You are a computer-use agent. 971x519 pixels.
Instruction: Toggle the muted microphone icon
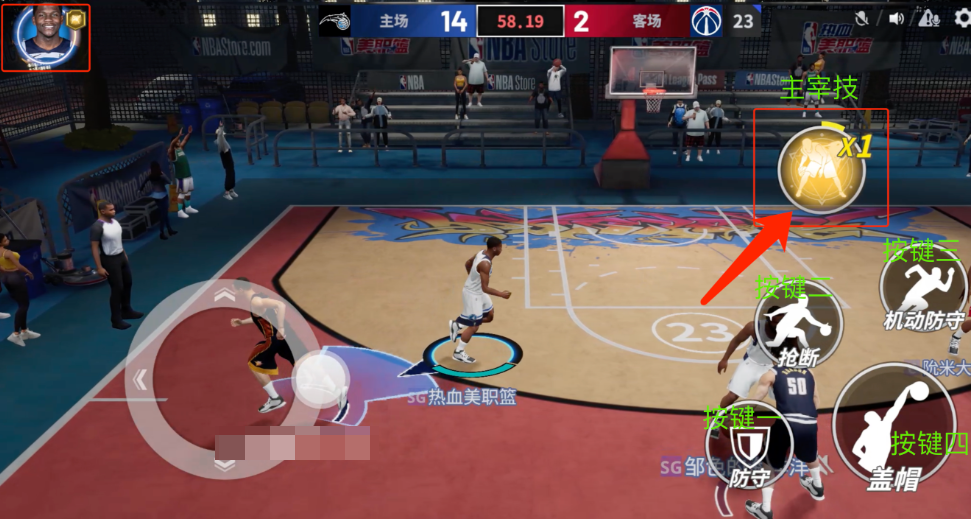click(x=861, y=18)
